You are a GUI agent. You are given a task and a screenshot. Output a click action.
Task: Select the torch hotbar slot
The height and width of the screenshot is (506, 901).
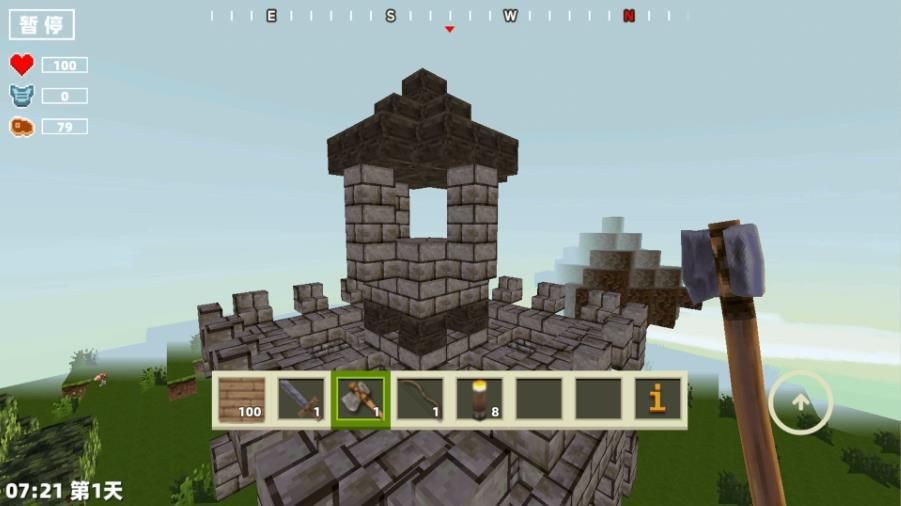pyautogui.click(x=479, y=399)
